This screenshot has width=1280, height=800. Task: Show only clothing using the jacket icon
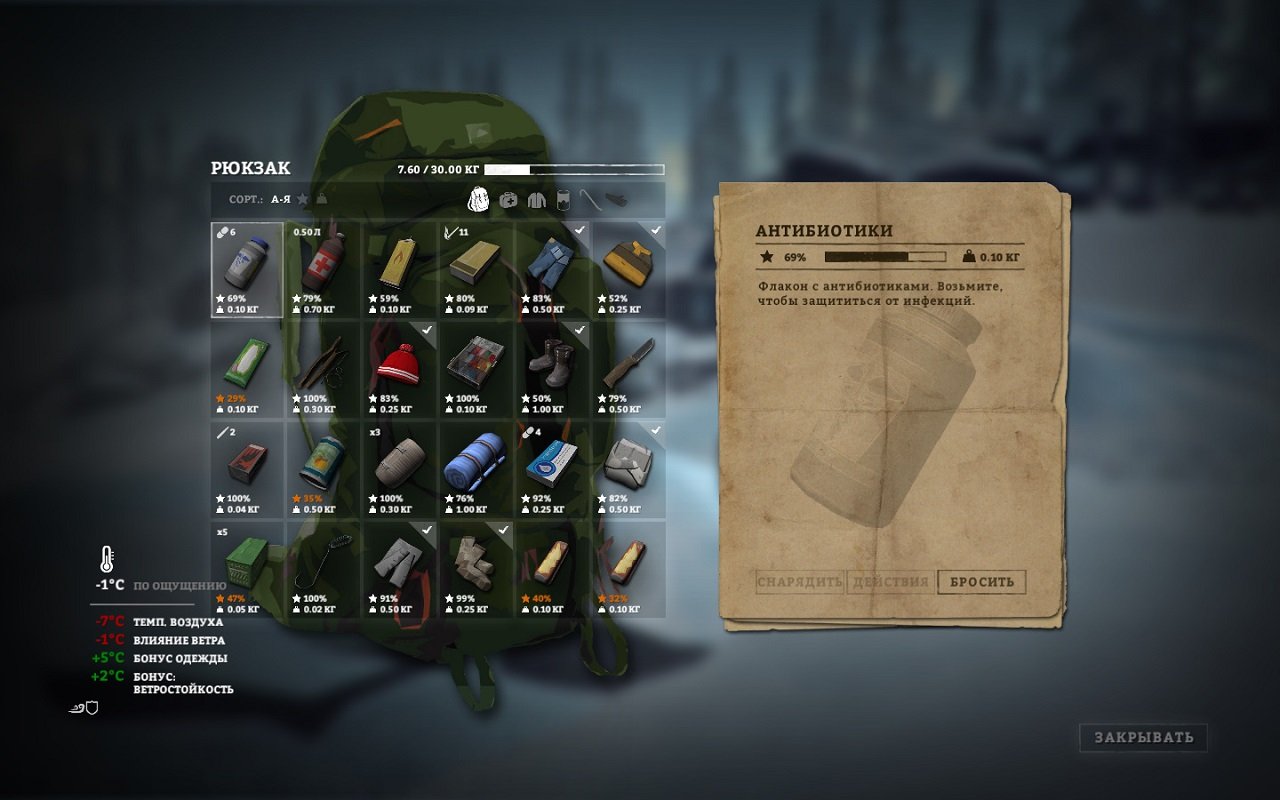tap(537, 200)
